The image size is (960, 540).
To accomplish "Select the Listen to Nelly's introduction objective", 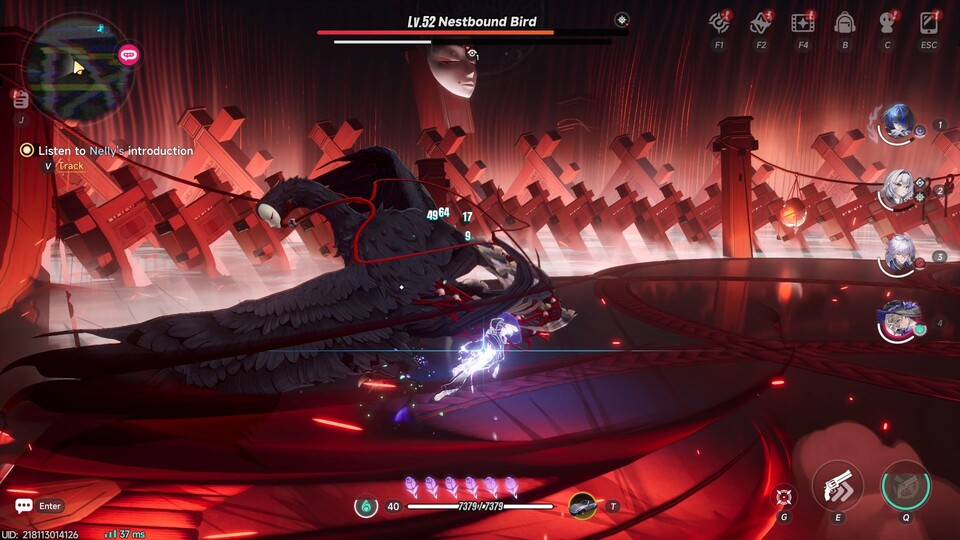I will [115, 151].
